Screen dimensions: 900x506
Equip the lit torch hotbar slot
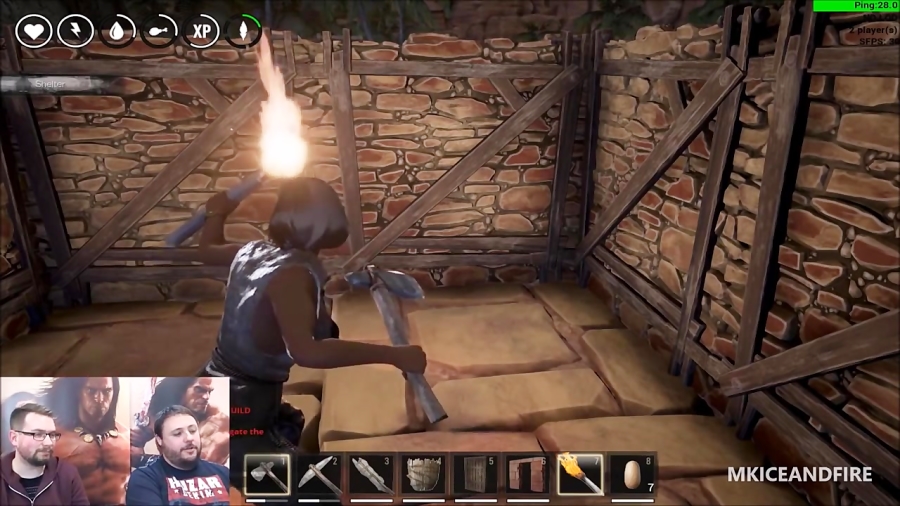coord(580,474)
